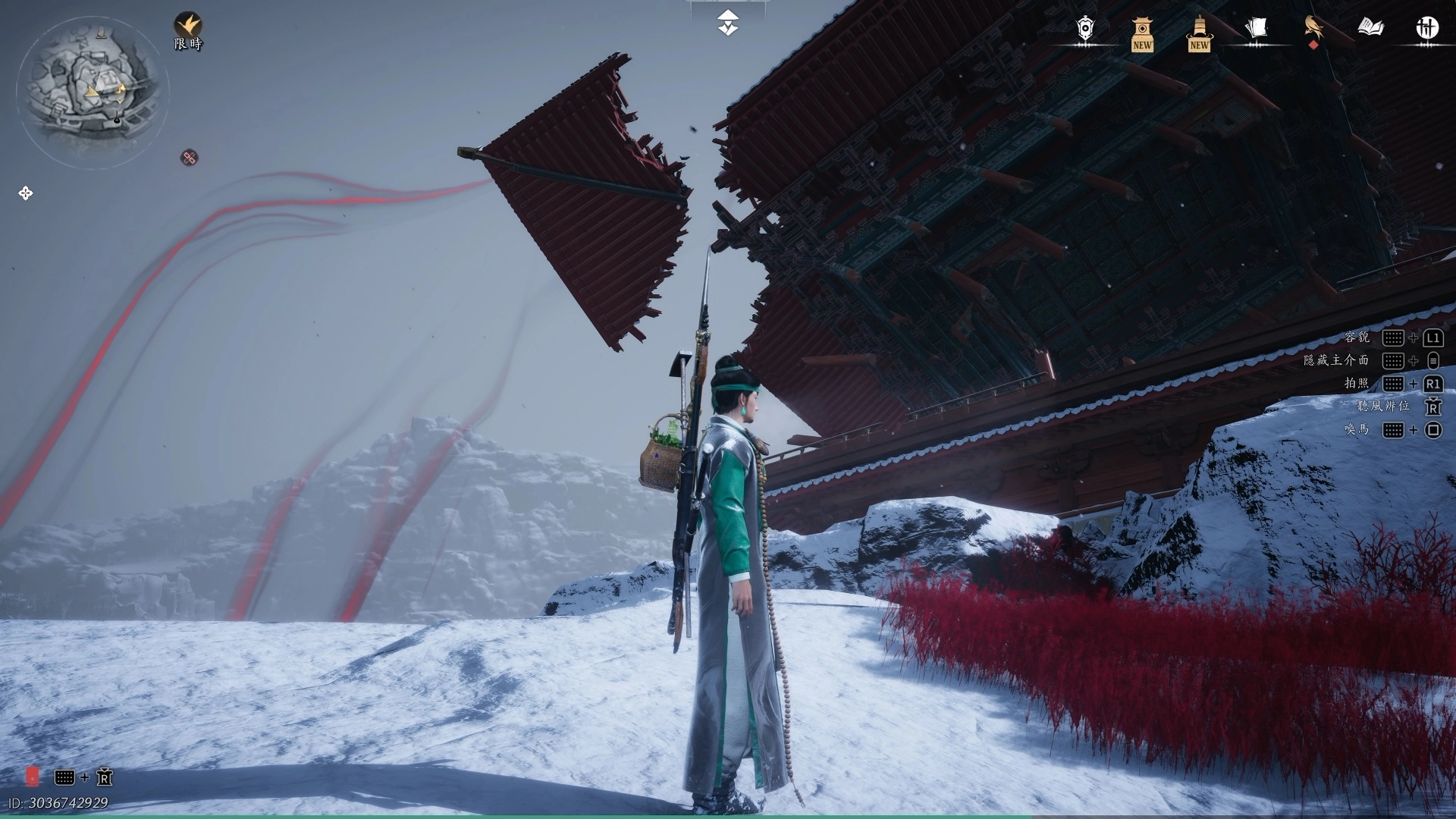Open the golden bird icon
The image size is (1456, 819).
pos(1313,29)
